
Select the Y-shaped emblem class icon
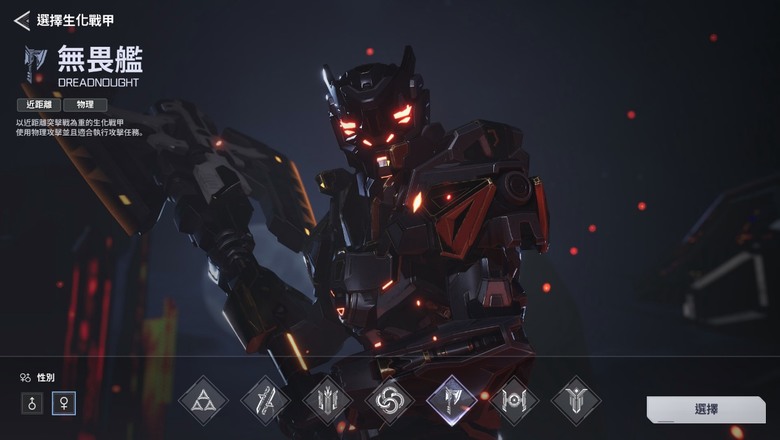[575, 401]
